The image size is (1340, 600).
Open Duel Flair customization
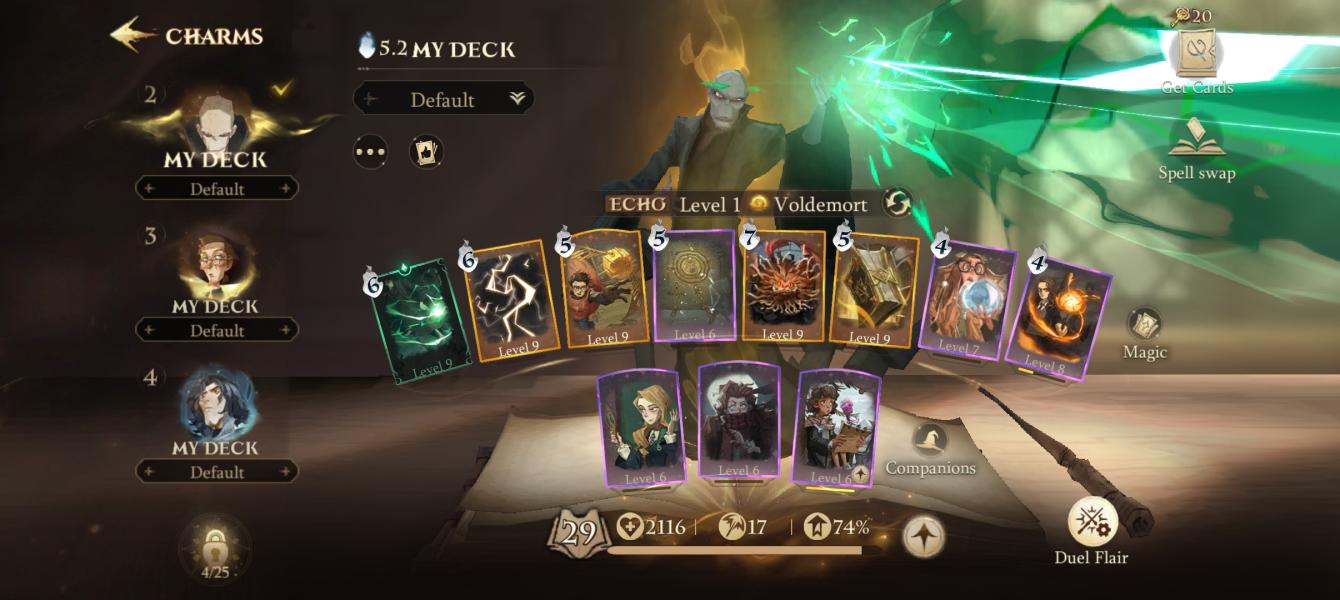(x=1091, y=530)
